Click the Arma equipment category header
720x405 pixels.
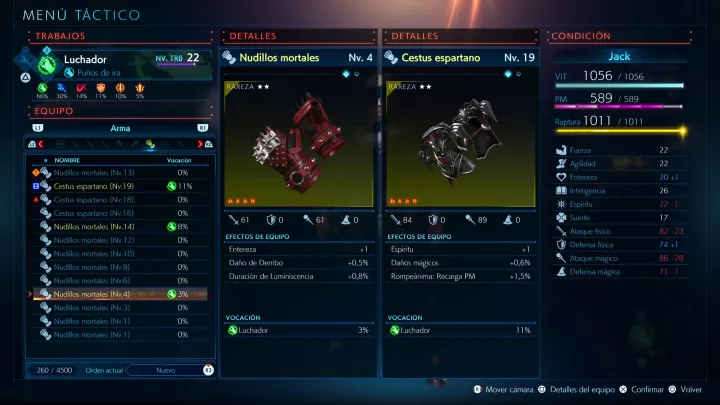(120, 128)
